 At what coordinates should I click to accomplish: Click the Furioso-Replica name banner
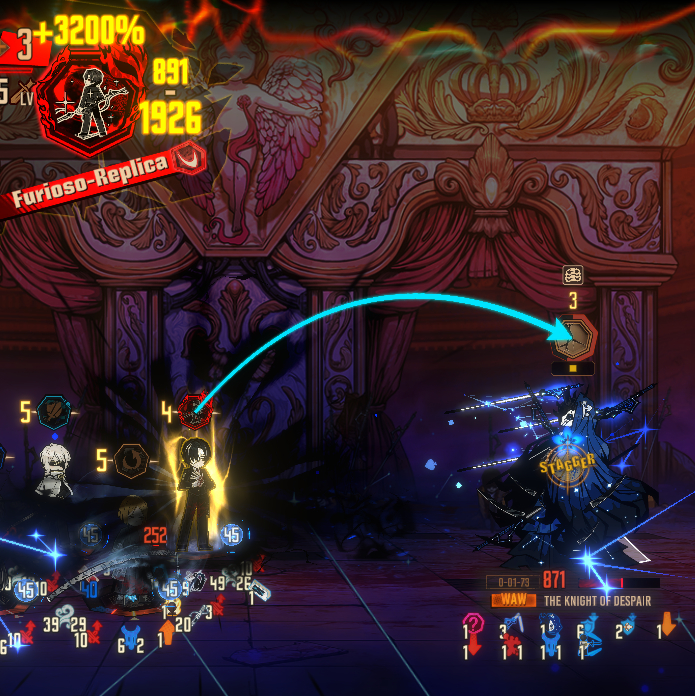pyautogui.click(x=92, y=181)
